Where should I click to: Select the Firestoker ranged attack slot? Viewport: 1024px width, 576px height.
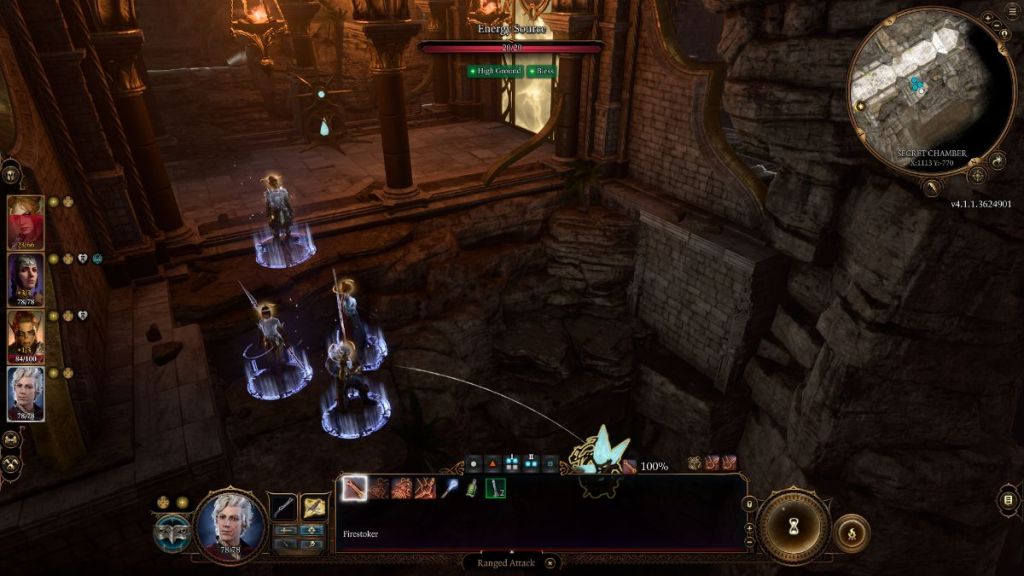[354, 488]
